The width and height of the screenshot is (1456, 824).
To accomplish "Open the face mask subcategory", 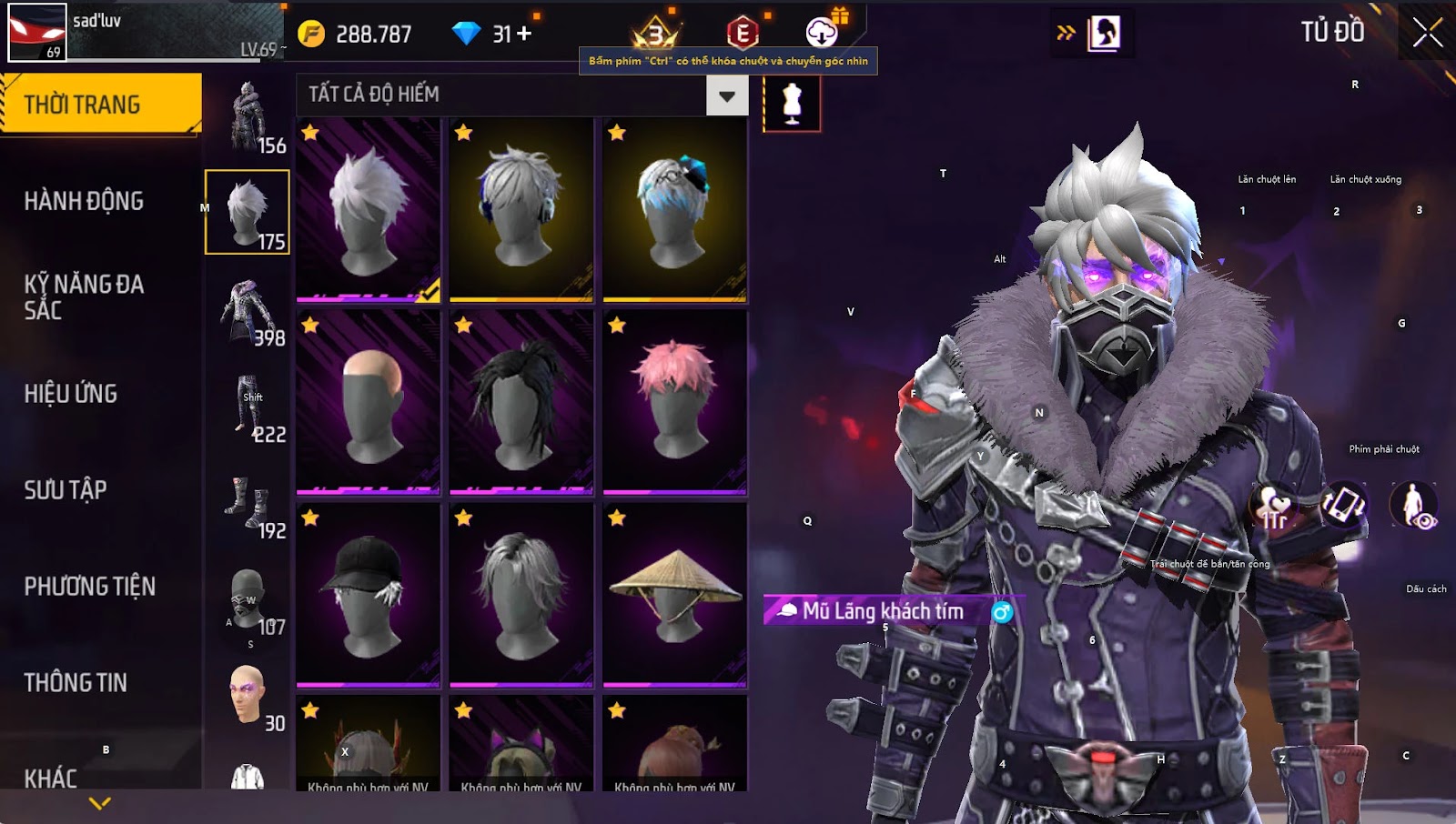I will click(x=248, y=598).
